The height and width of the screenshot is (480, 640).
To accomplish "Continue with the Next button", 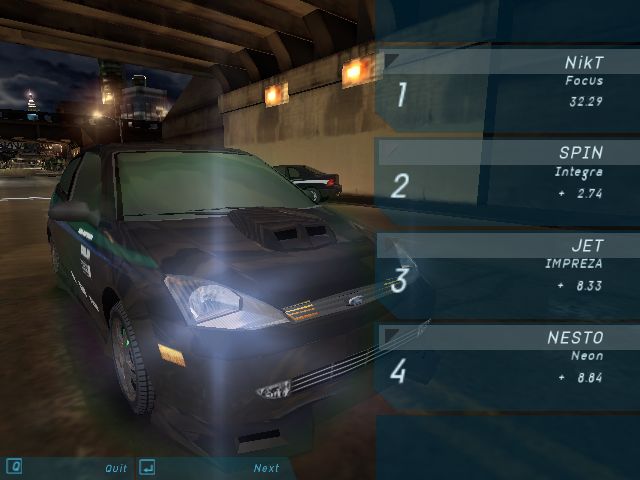I will [266, 468].
